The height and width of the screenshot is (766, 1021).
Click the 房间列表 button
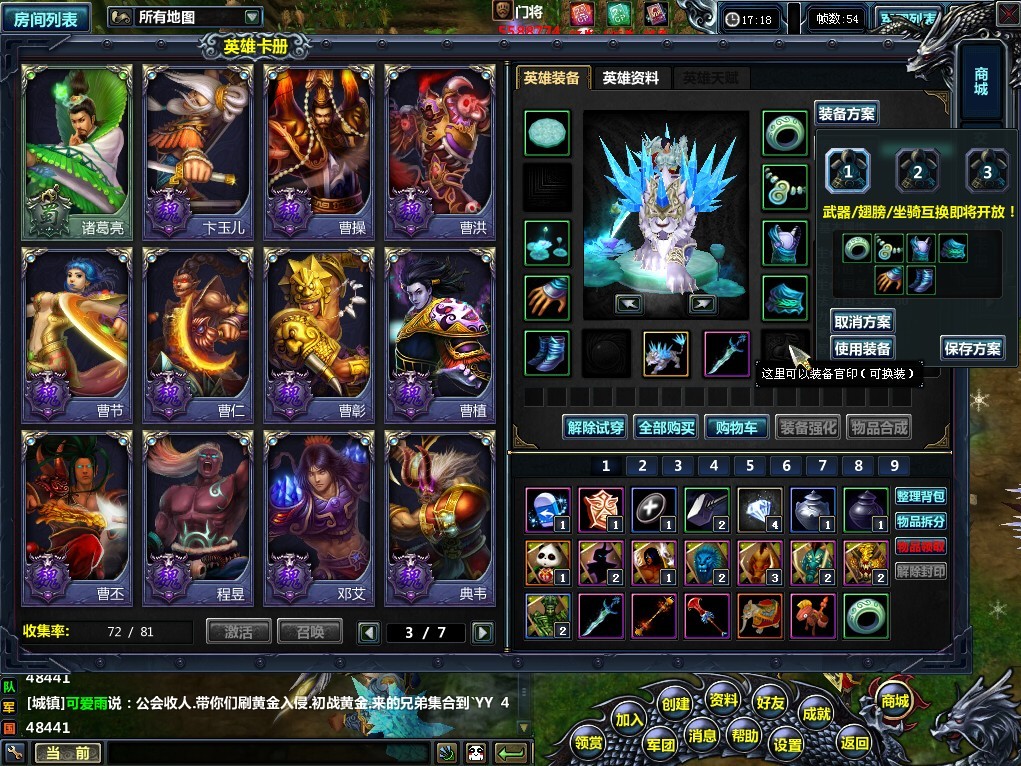point(46,17)
